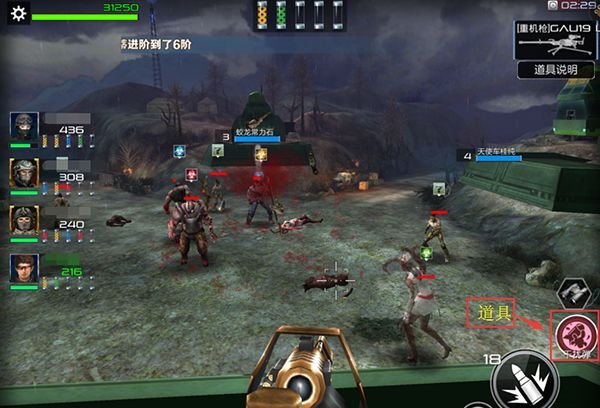The width and height of the screenshot is (600, 408).
Task: Select the teammate portrait with 216 score
Action: click(24, 268)
